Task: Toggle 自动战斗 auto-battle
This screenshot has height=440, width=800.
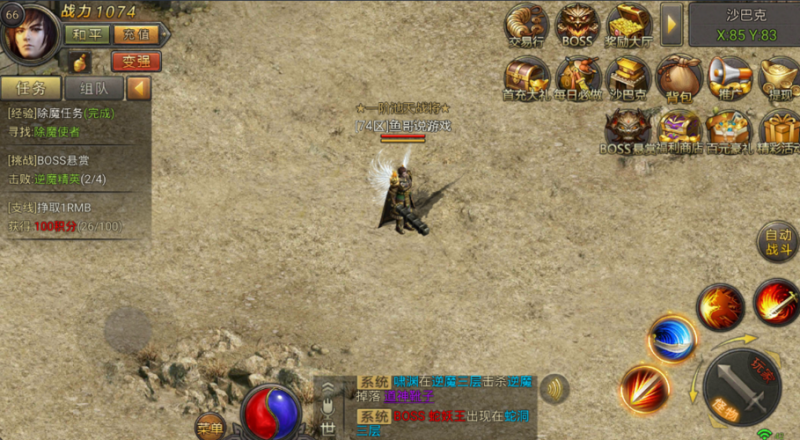Action: [x=778, y=241]
